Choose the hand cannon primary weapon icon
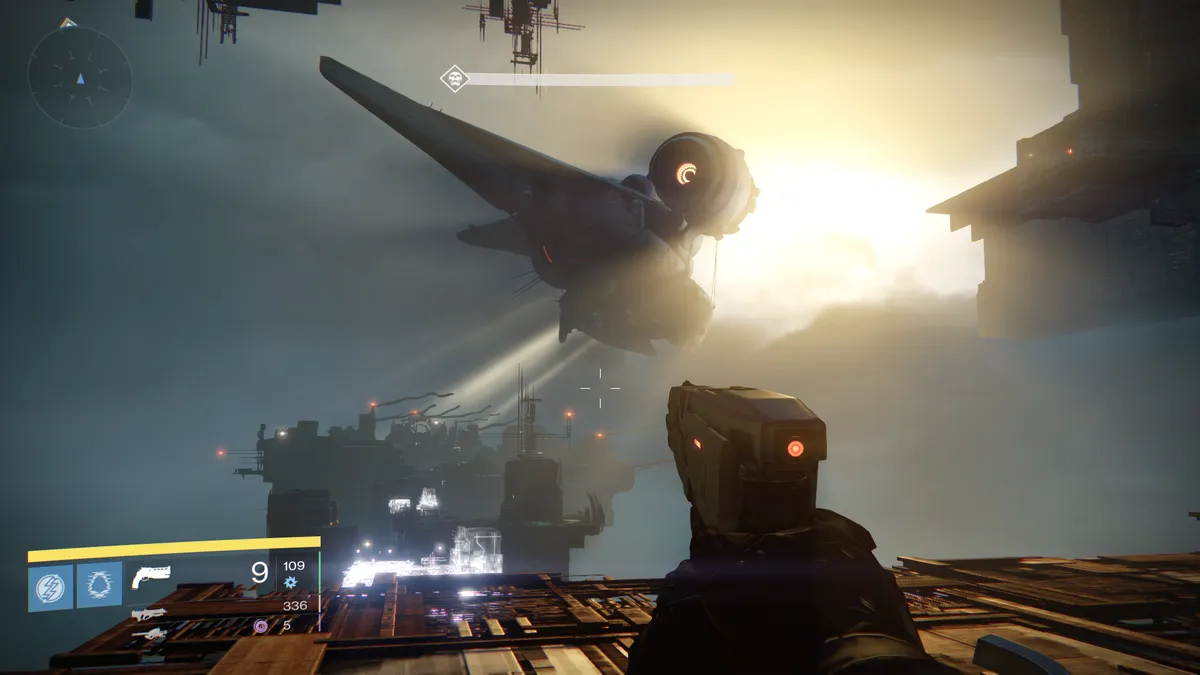This screenshot has width=1200, height=675. [150, 576]
